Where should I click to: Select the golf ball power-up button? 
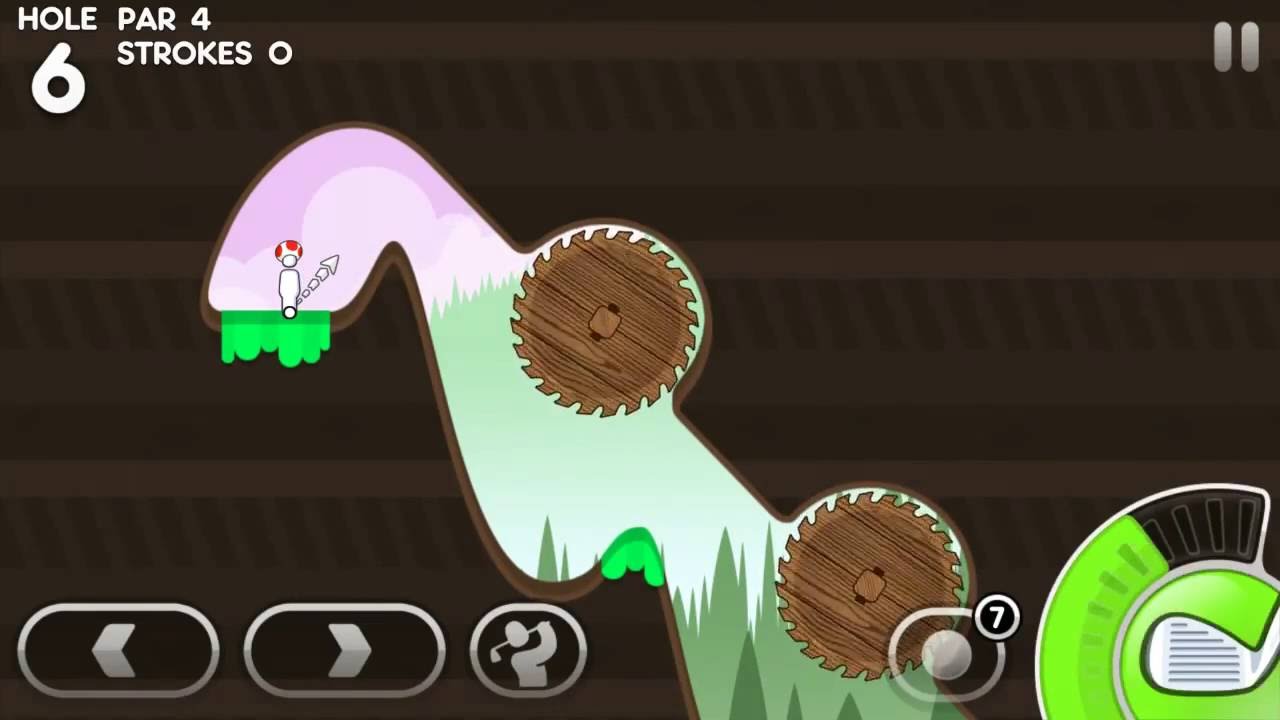point(944,653)
